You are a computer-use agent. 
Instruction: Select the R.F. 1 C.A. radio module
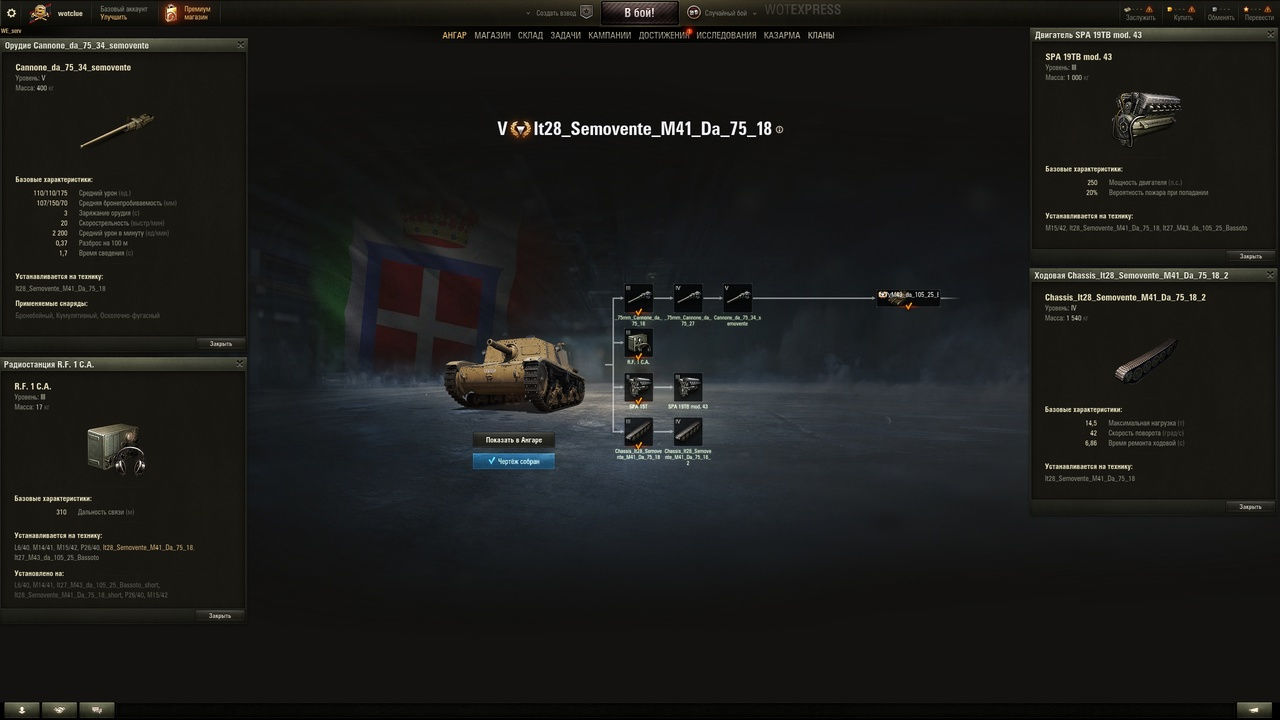638,343
